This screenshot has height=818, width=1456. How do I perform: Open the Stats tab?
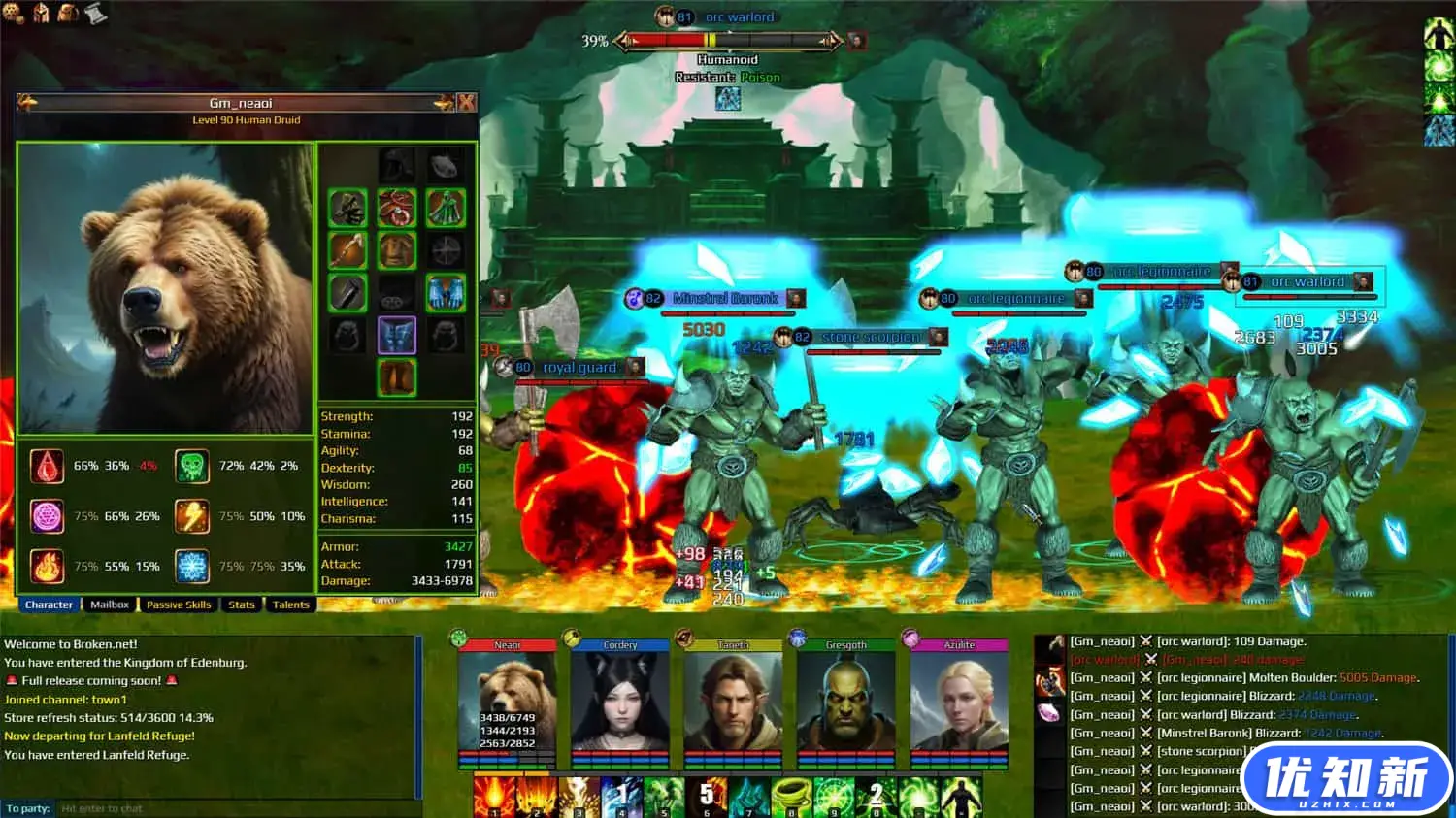coord(242,605)
